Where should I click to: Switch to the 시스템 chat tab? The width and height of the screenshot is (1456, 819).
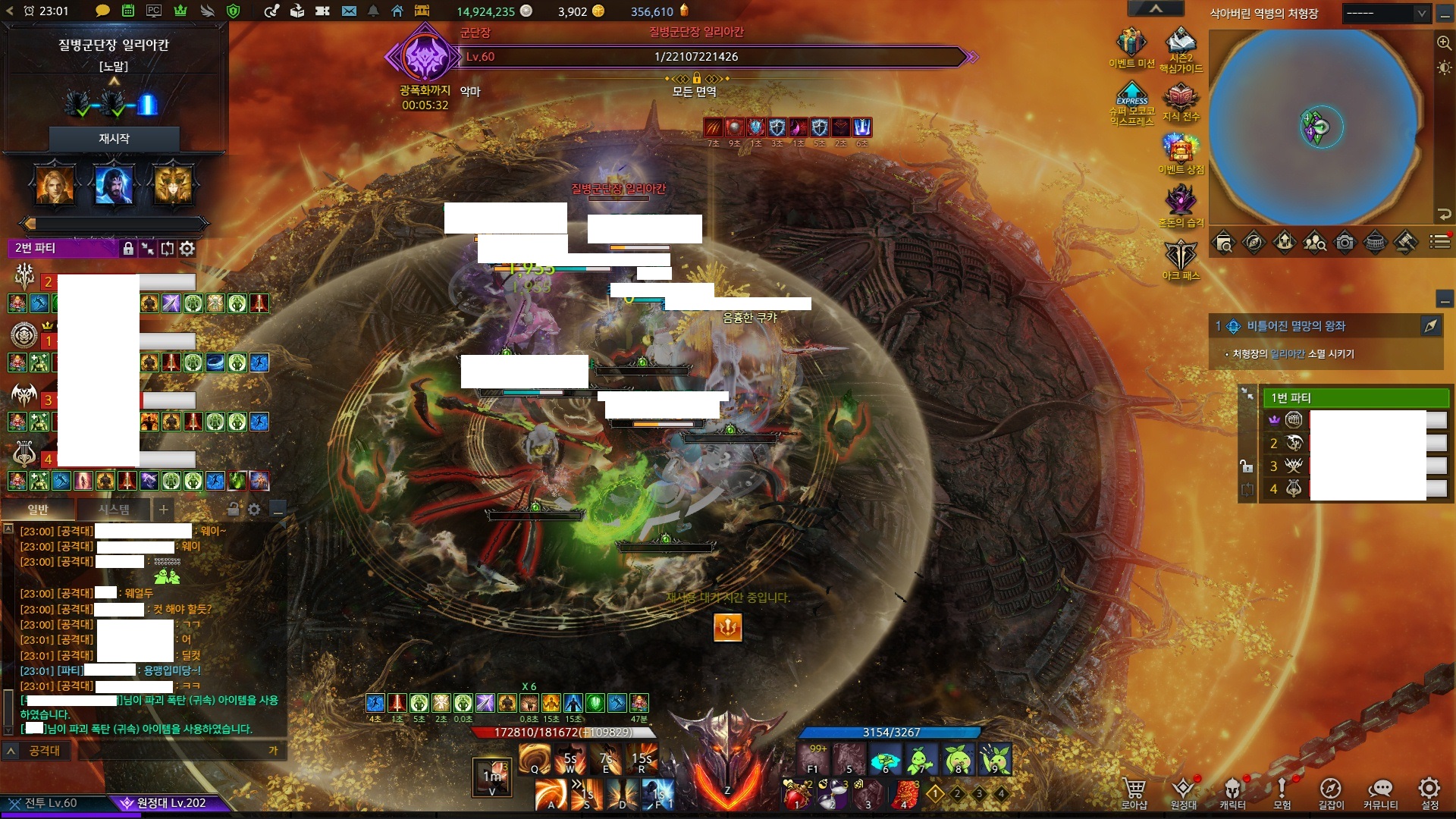click(x=114, y=510)
